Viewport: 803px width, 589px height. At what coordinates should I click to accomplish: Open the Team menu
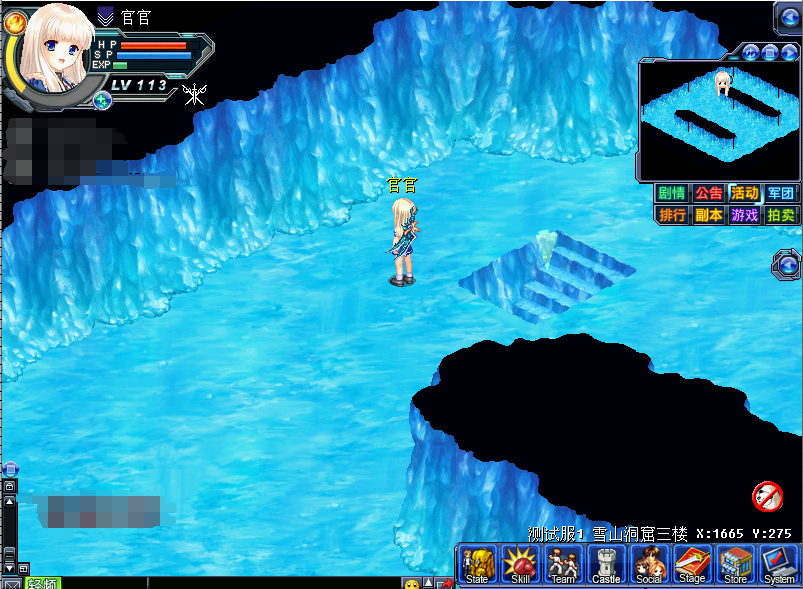563,564
